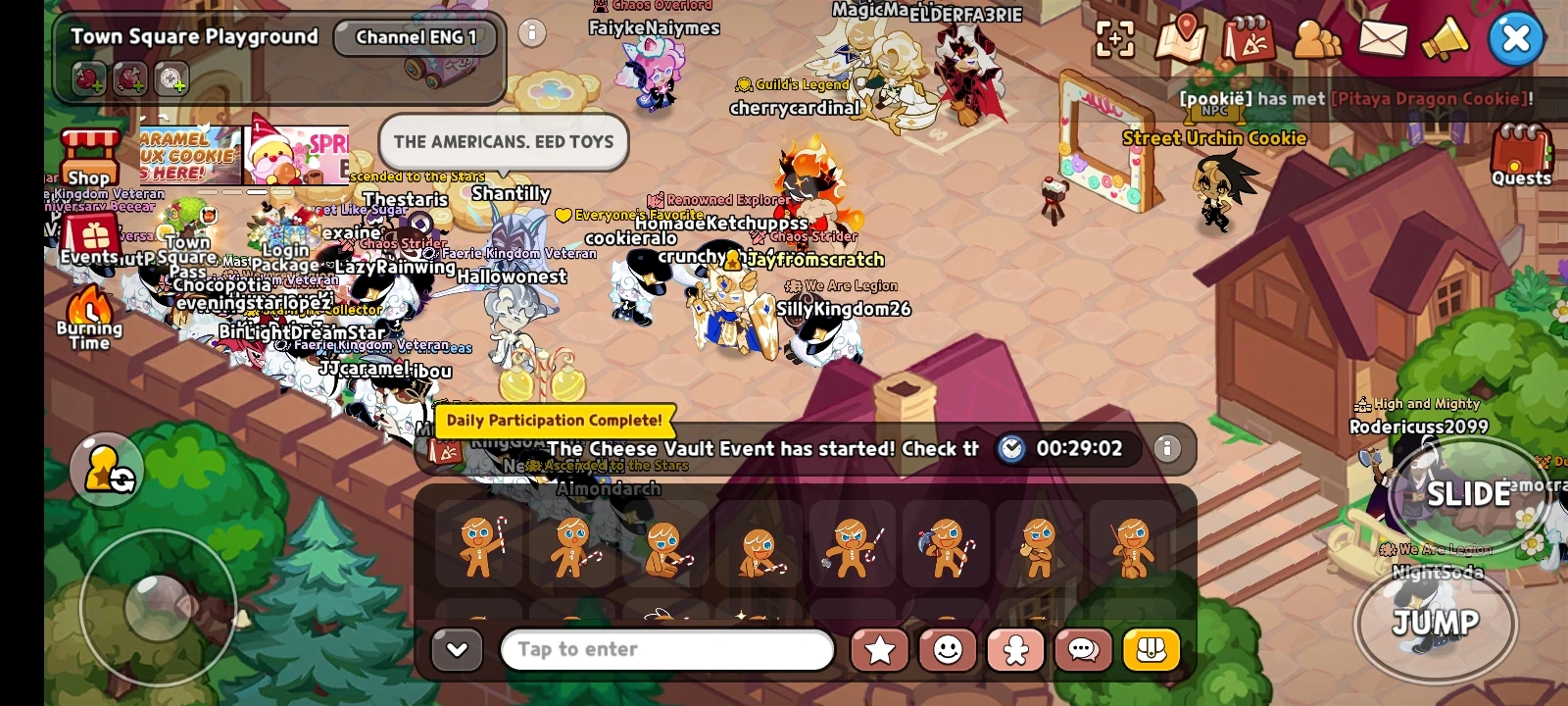
Task: Toggle the speech bubble chat mode
Action: click(1083, 650)
